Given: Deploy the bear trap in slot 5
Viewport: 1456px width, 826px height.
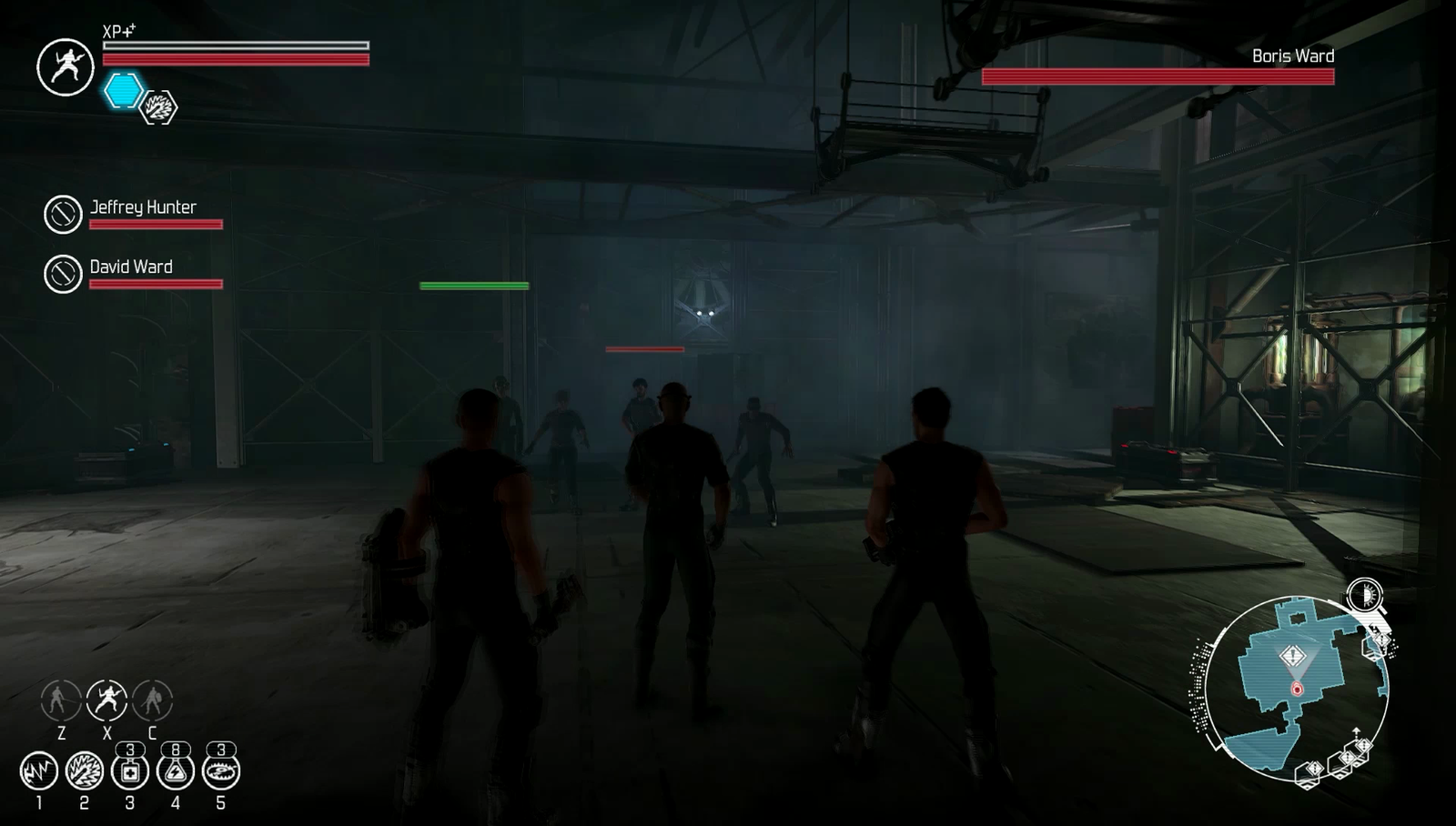Looking at the screenshot, I should [x=221, y=771].
